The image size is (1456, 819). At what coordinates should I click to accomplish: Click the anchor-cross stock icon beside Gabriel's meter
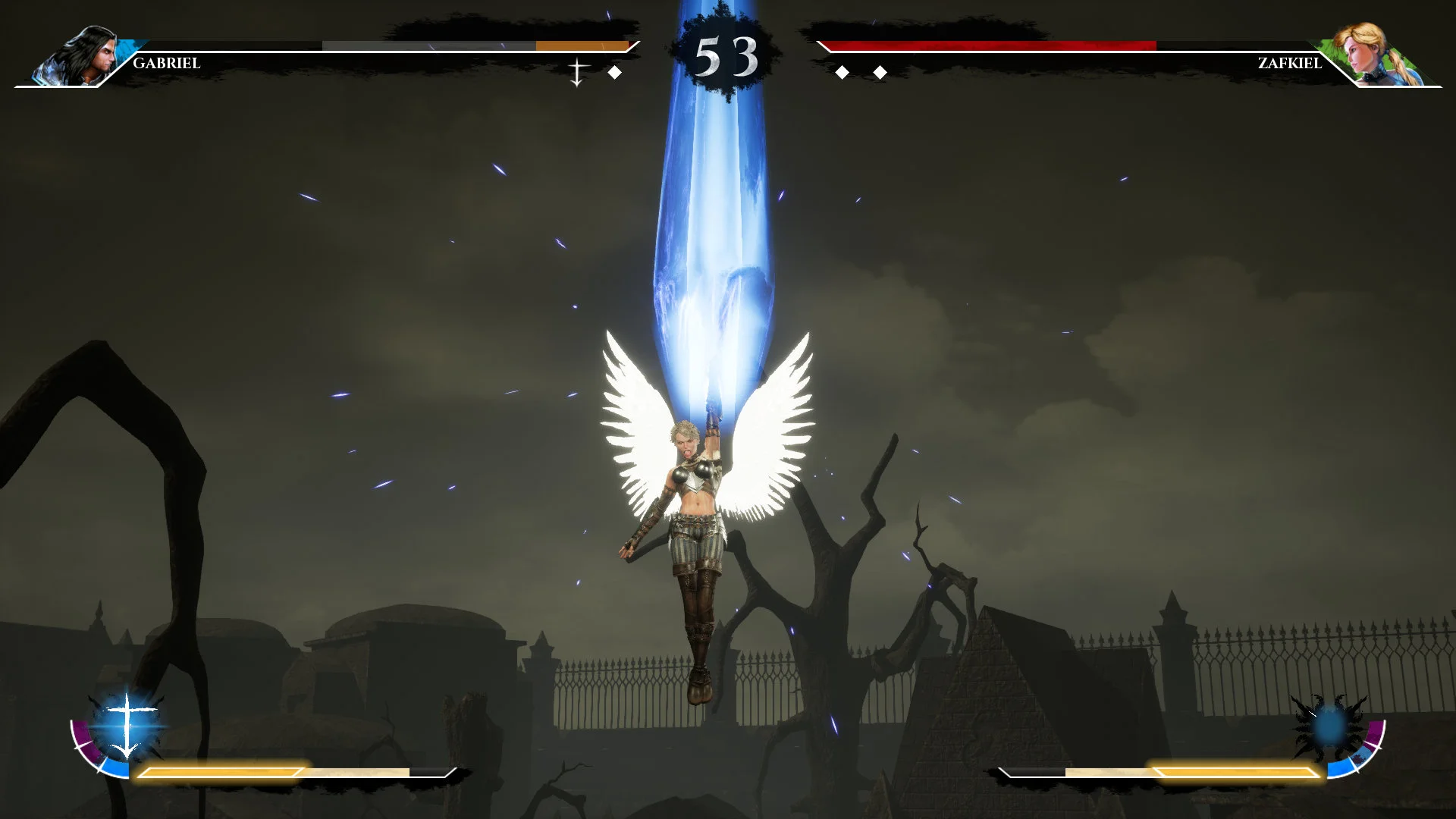point(579,72)
